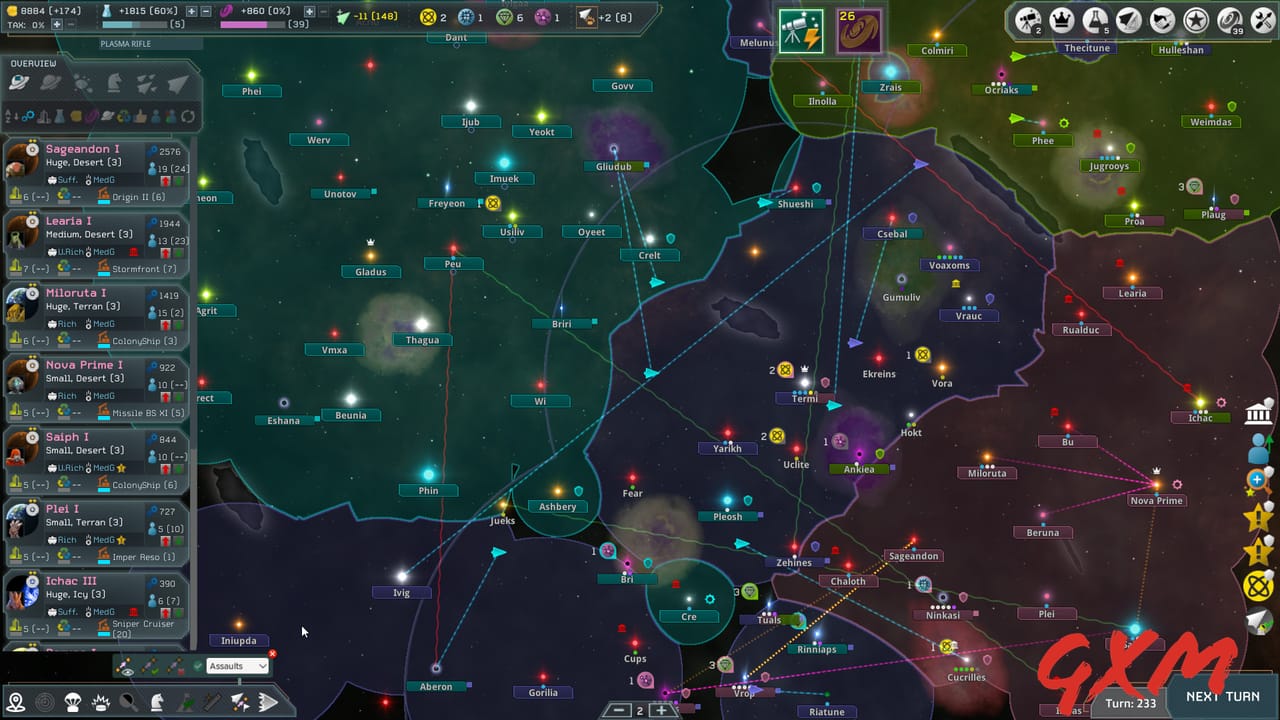Open the research icon with badge 5
The width and height of the screenshot is (1280, 720).
pyautogui.click(x=1094, y=20)
